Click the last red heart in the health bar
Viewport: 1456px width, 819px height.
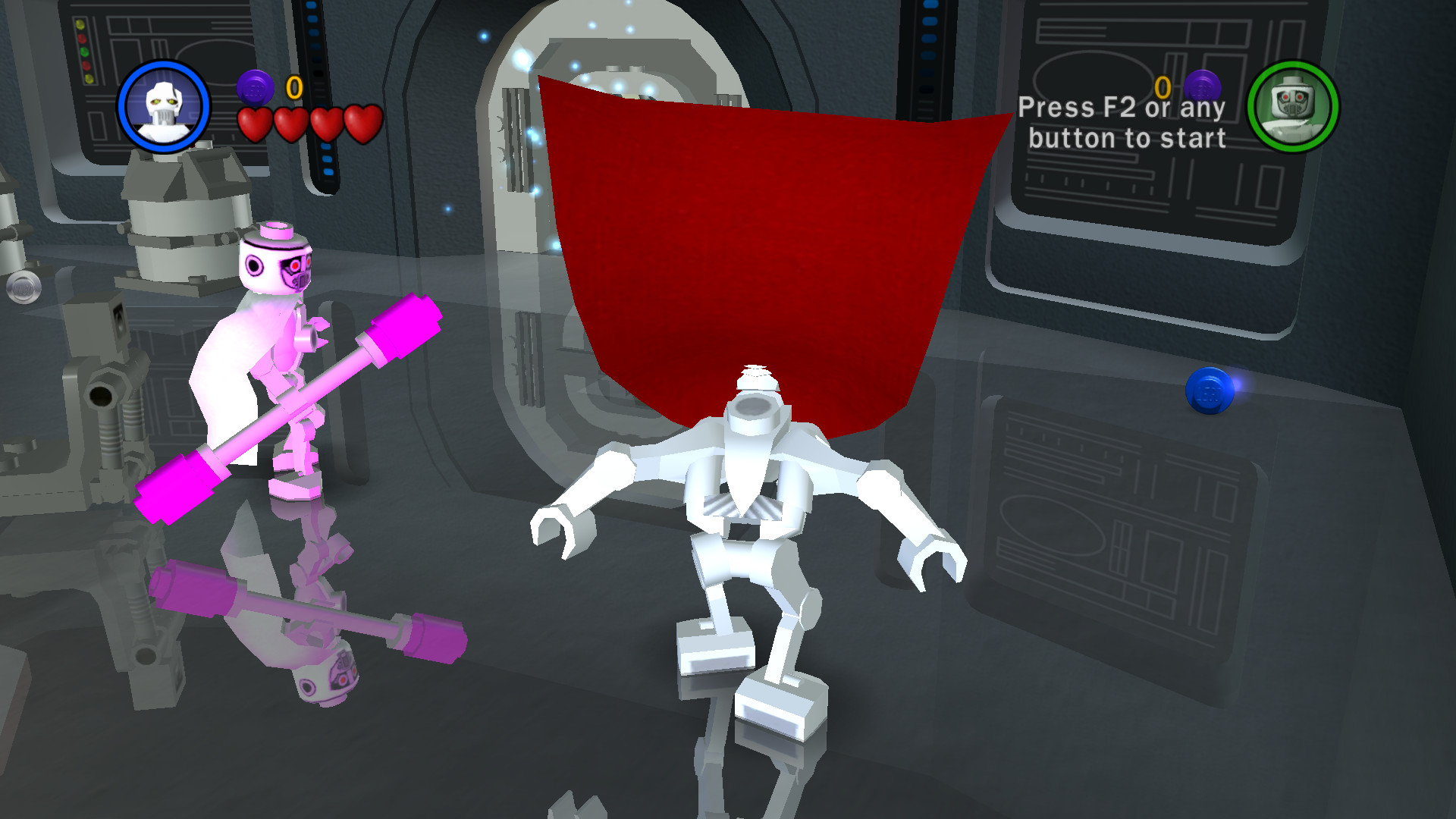click(359, 121)
